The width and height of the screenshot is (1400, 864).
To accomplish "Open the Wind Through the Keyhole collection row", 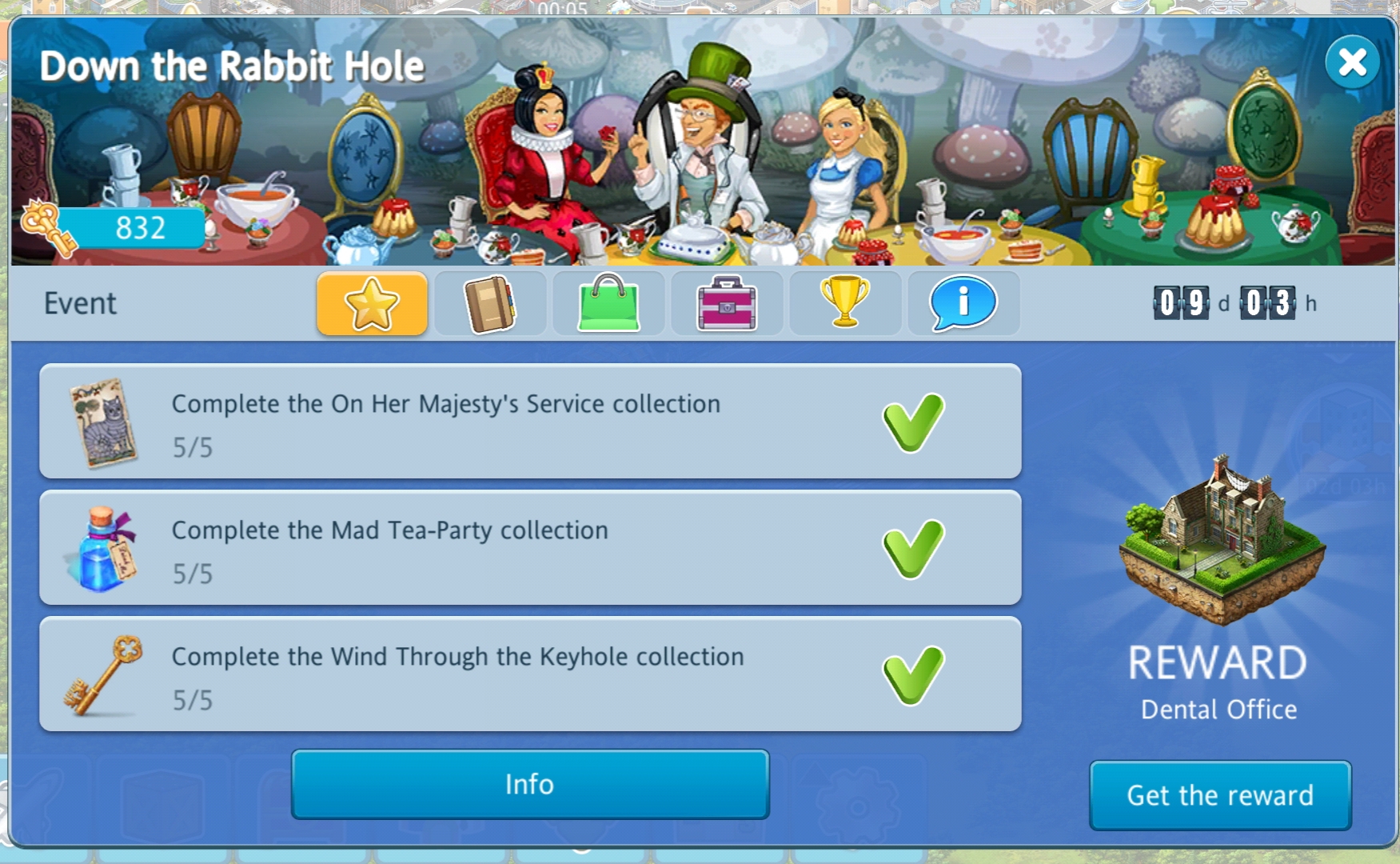I will tap(530, 674).
